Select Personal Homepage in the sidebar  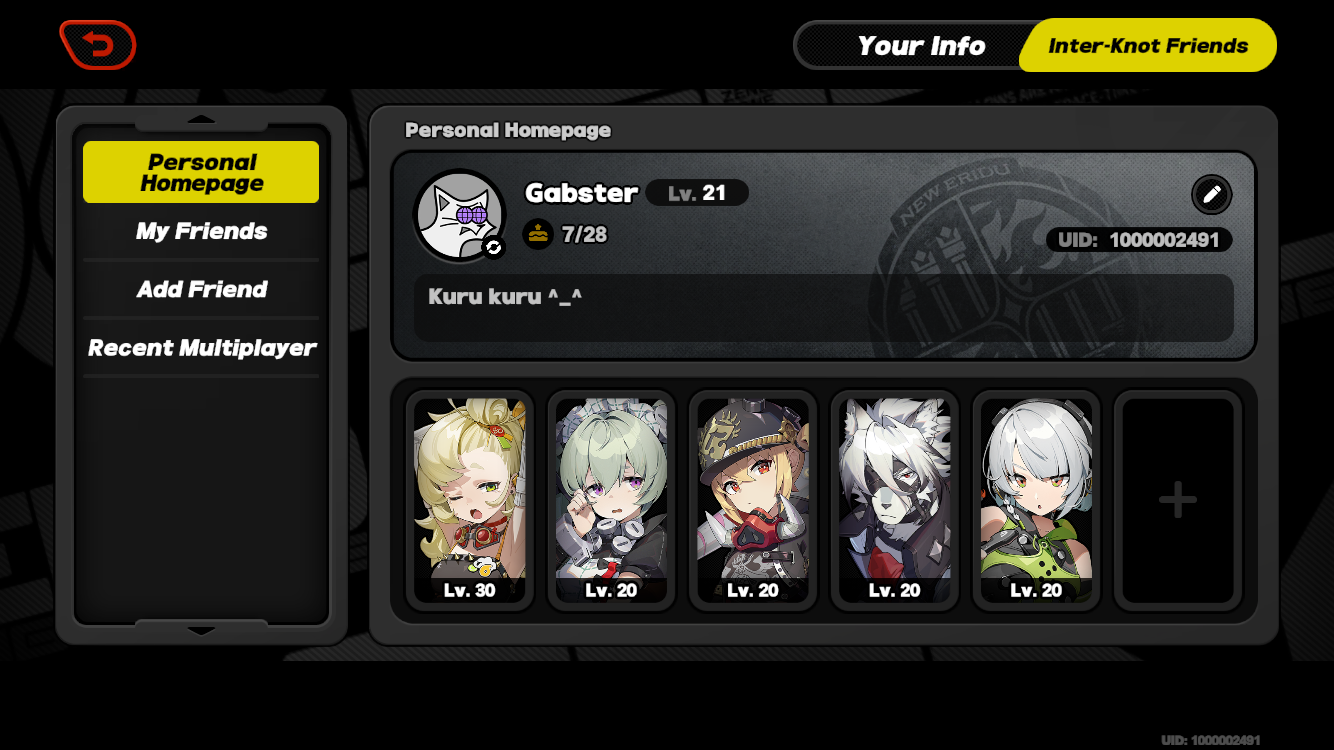click(200, 171)
